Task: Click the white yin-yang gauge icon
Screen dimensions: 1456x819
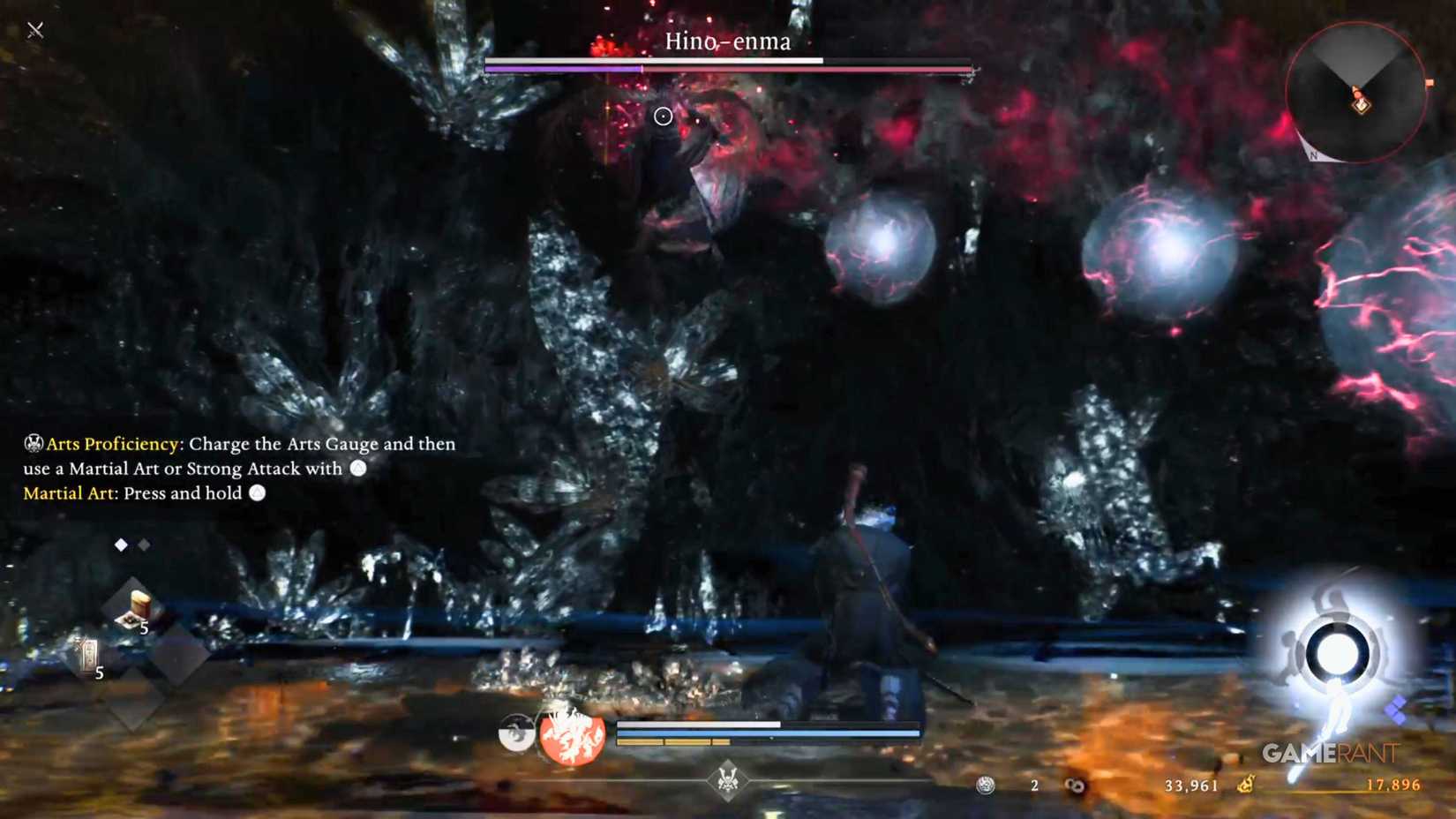Action: (x=516, y=731)
